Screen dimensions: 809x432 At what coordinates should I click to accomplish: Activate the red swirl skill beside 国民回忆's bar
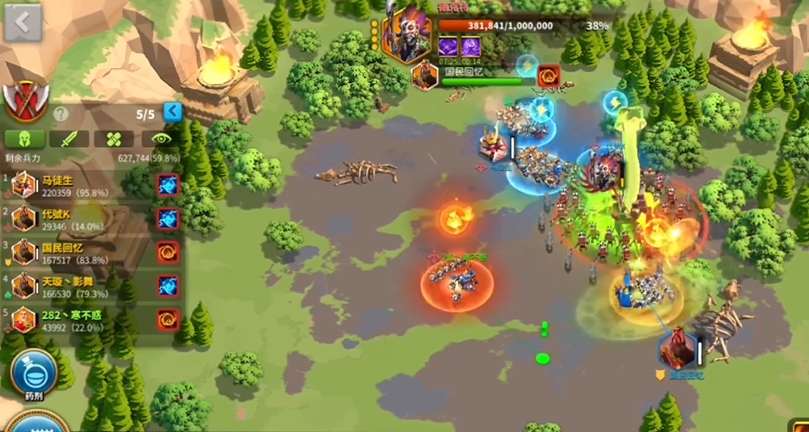pyautogui.click(x=548, y=75)
